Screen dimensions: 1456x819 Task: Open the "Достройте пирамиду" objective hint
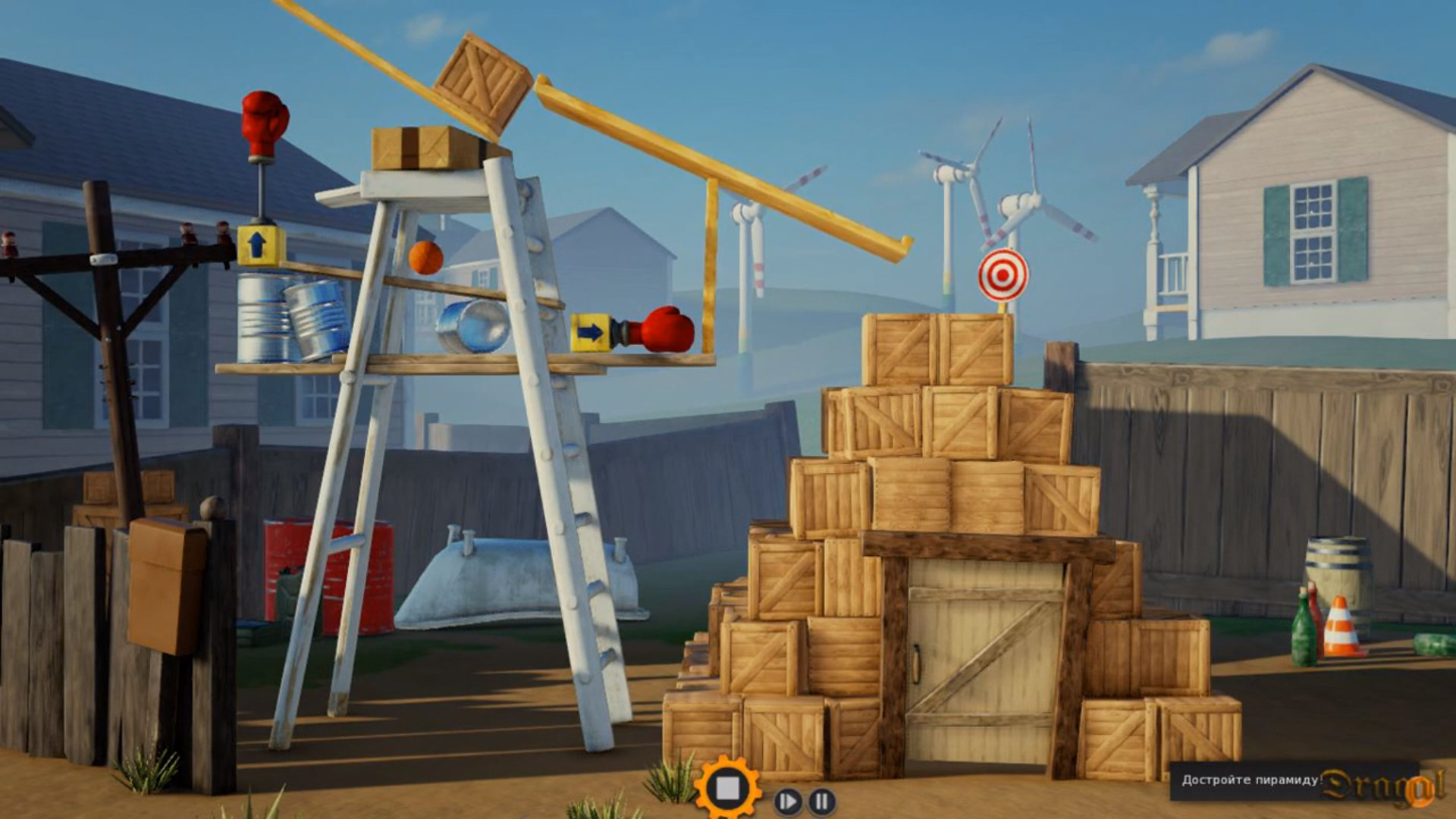point(1253,780)
